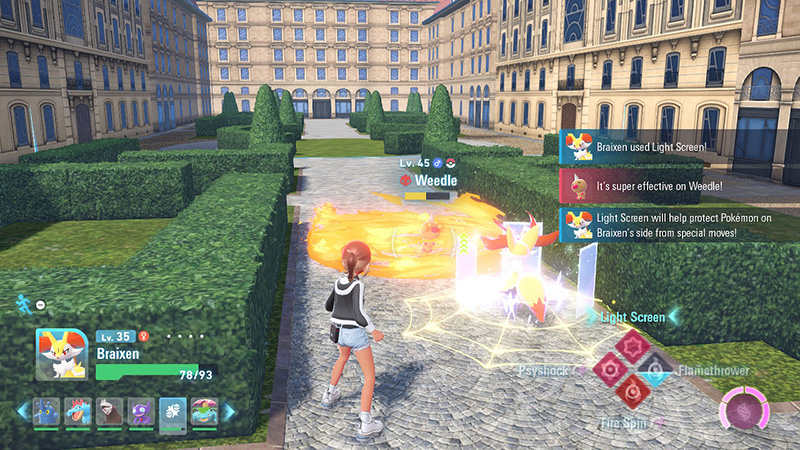Switch to Venusaur in the party bar

[x=203, y=411]
